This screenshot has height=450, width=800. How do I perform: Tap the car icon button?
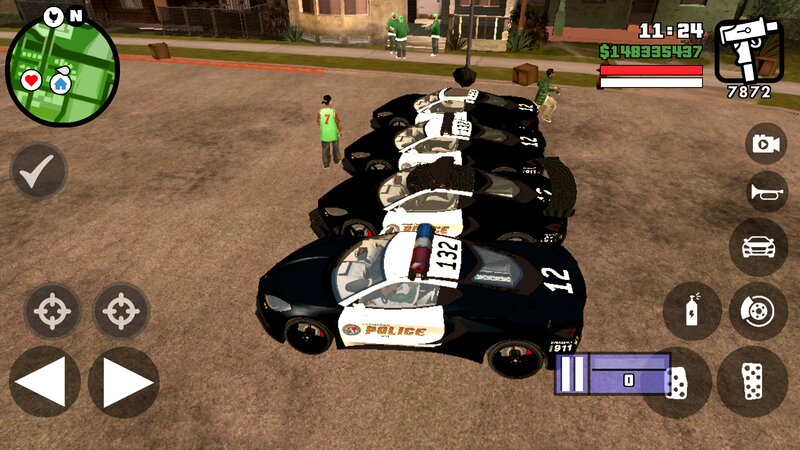point(758,247)
